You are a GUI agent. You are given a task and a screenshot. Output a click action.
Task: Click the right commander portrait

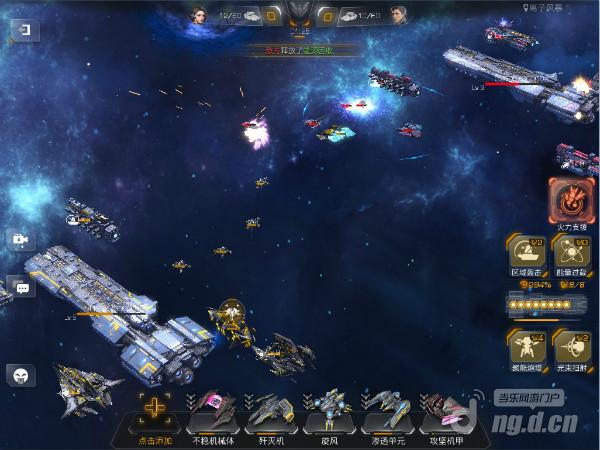coord(399,16)
